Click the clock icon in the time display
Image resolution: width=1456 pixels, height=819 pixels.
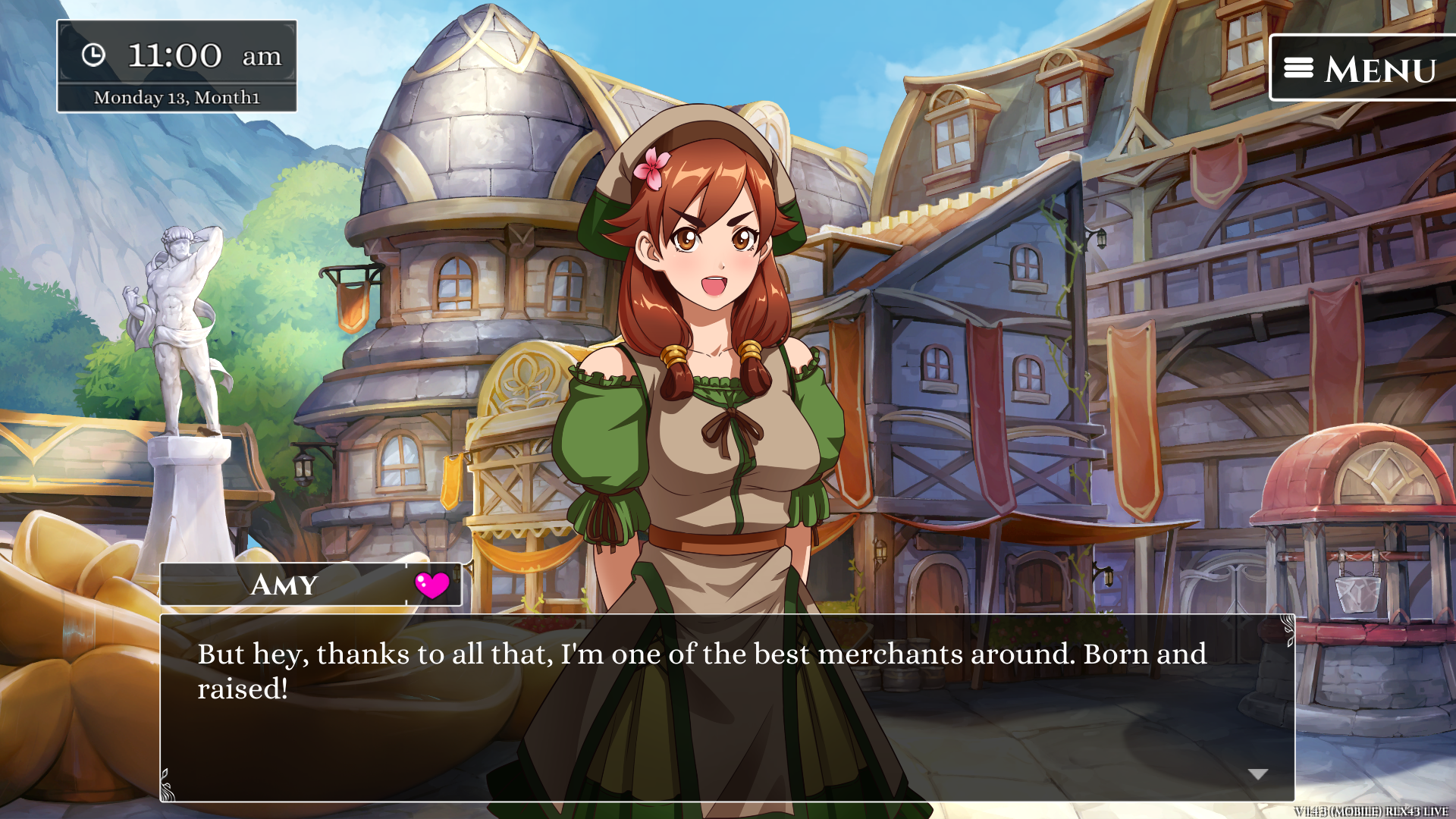coord(93,55)
